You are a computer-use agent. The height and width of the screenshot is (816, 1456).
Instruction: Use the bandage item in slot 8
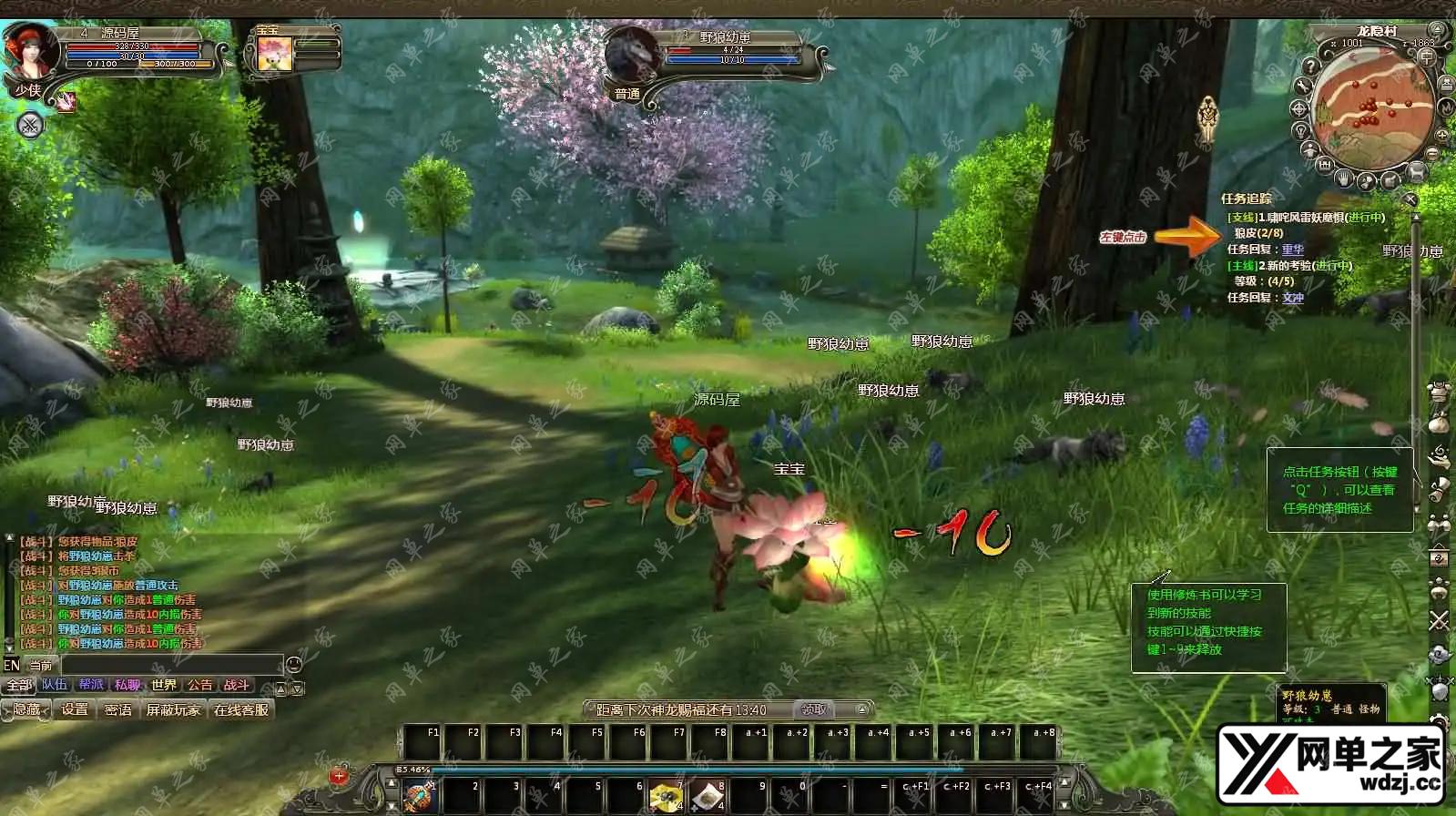(708, 797)
